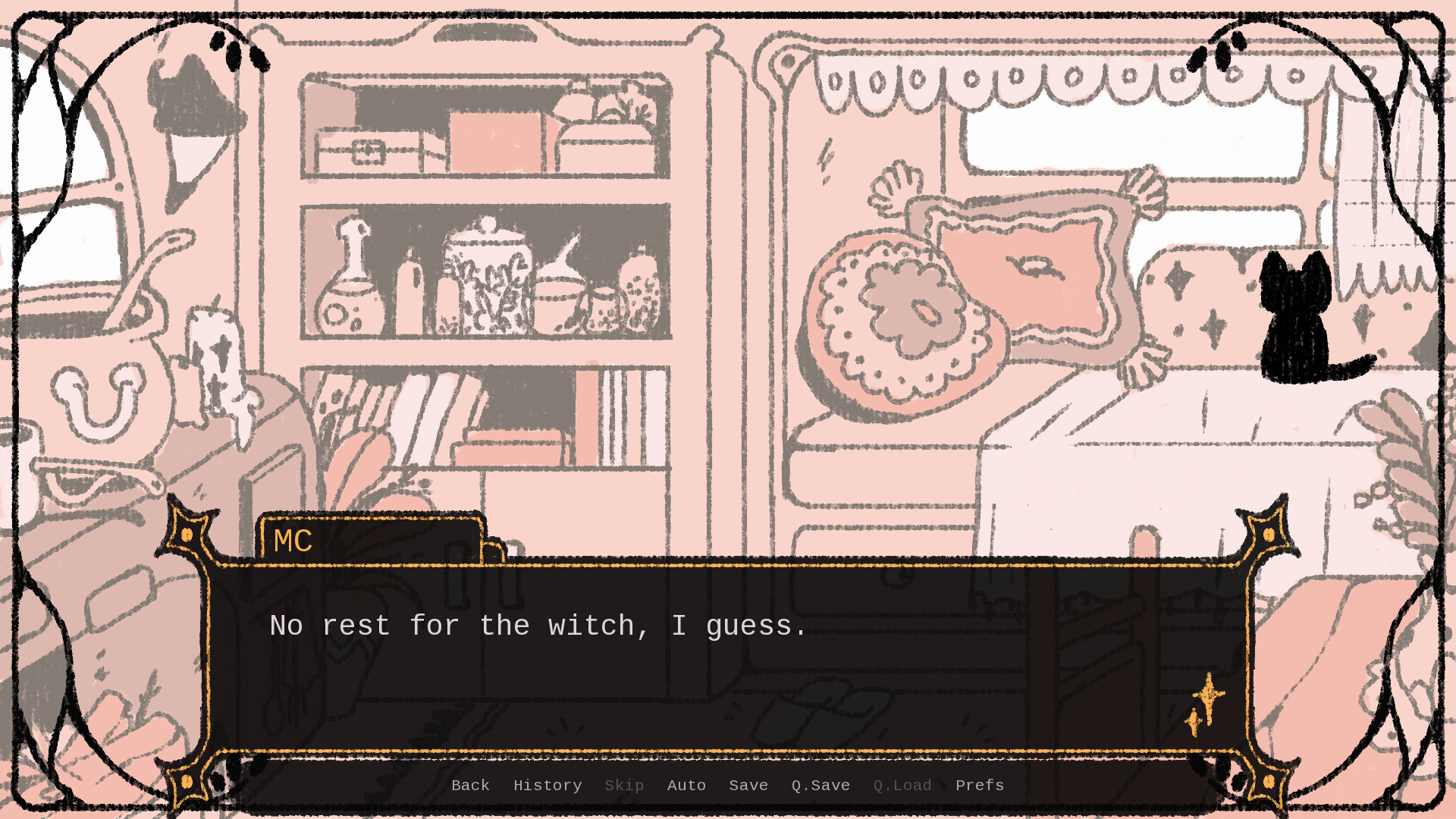The width and height of the screenshot is (1456, 819).
Task: Open the Prefs screen
Action: pyautogui.click(x=979, y=786)
